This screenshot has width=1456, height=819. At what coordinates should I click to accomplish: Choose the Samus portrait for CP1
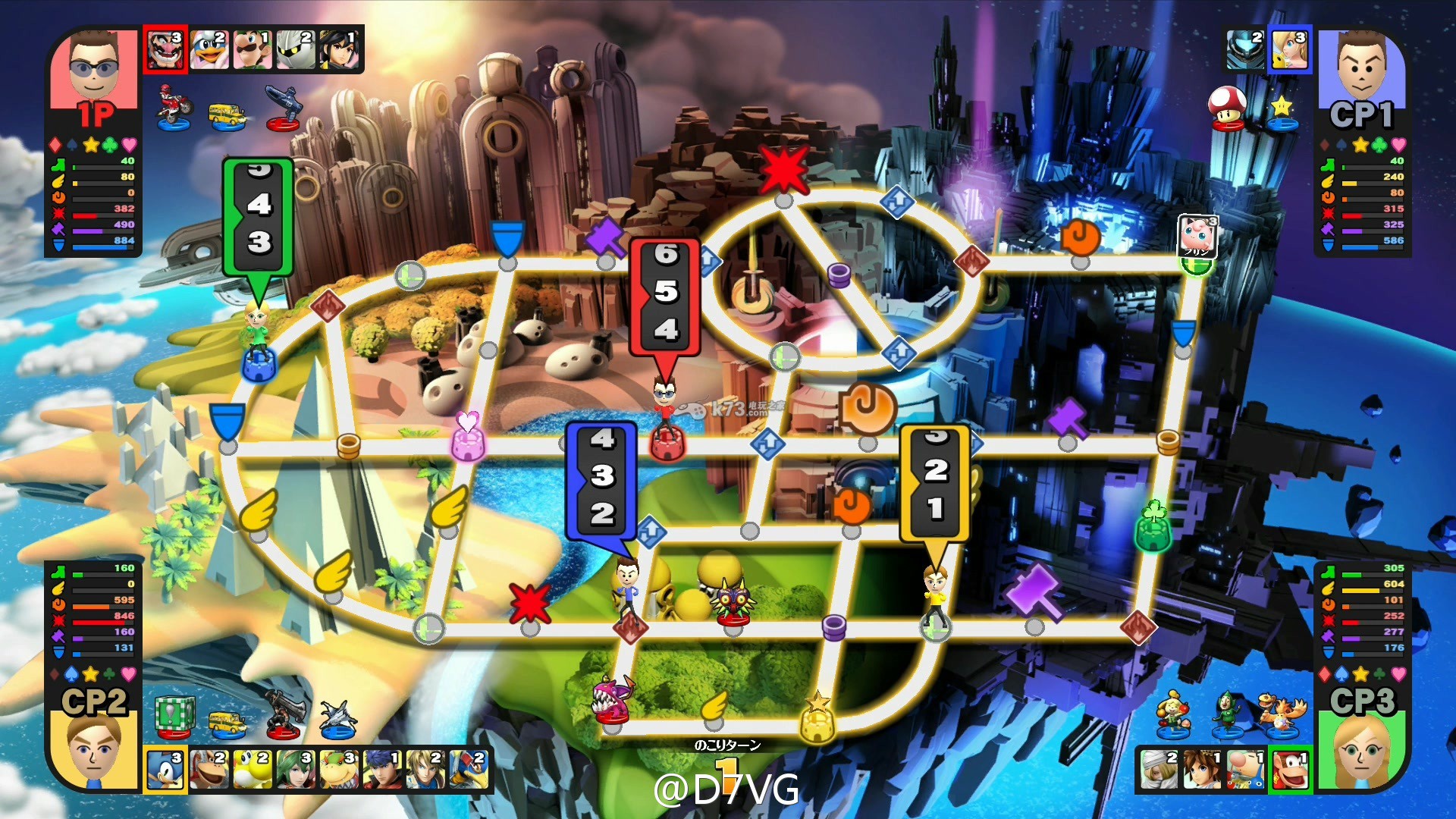point(1246,50)
